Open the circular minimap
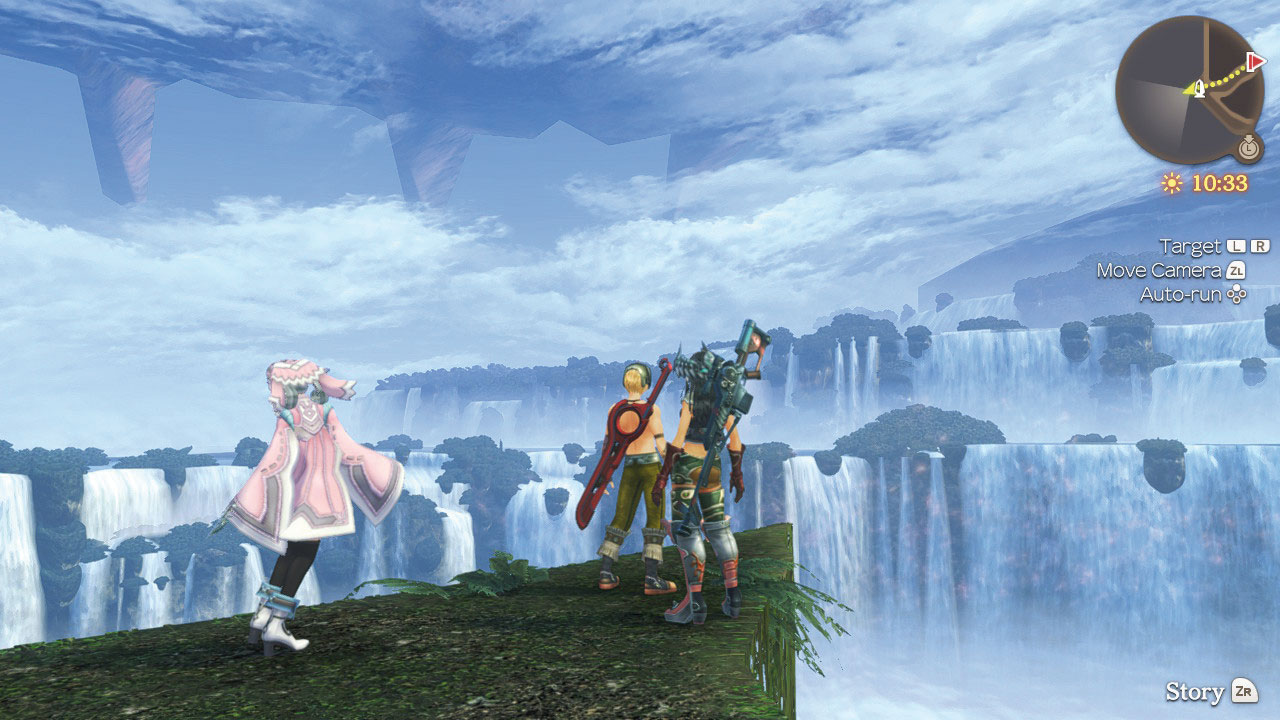 pyautogui.click(x=1189, y=90)
